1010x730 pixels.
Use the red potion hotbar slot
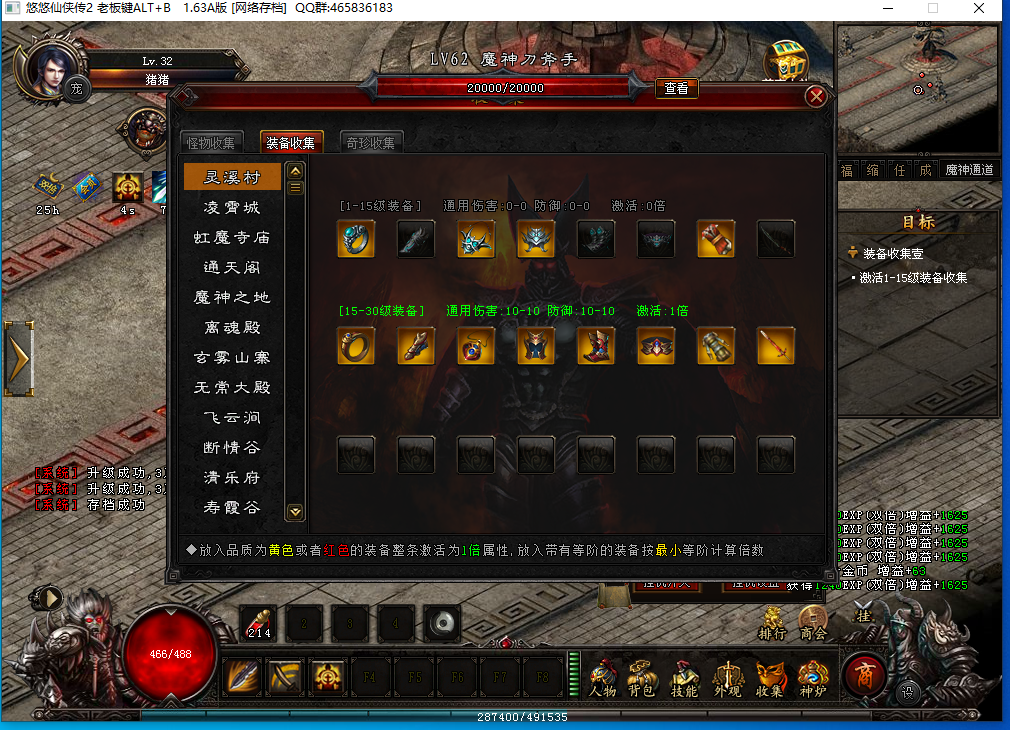(x=259, y=624)
